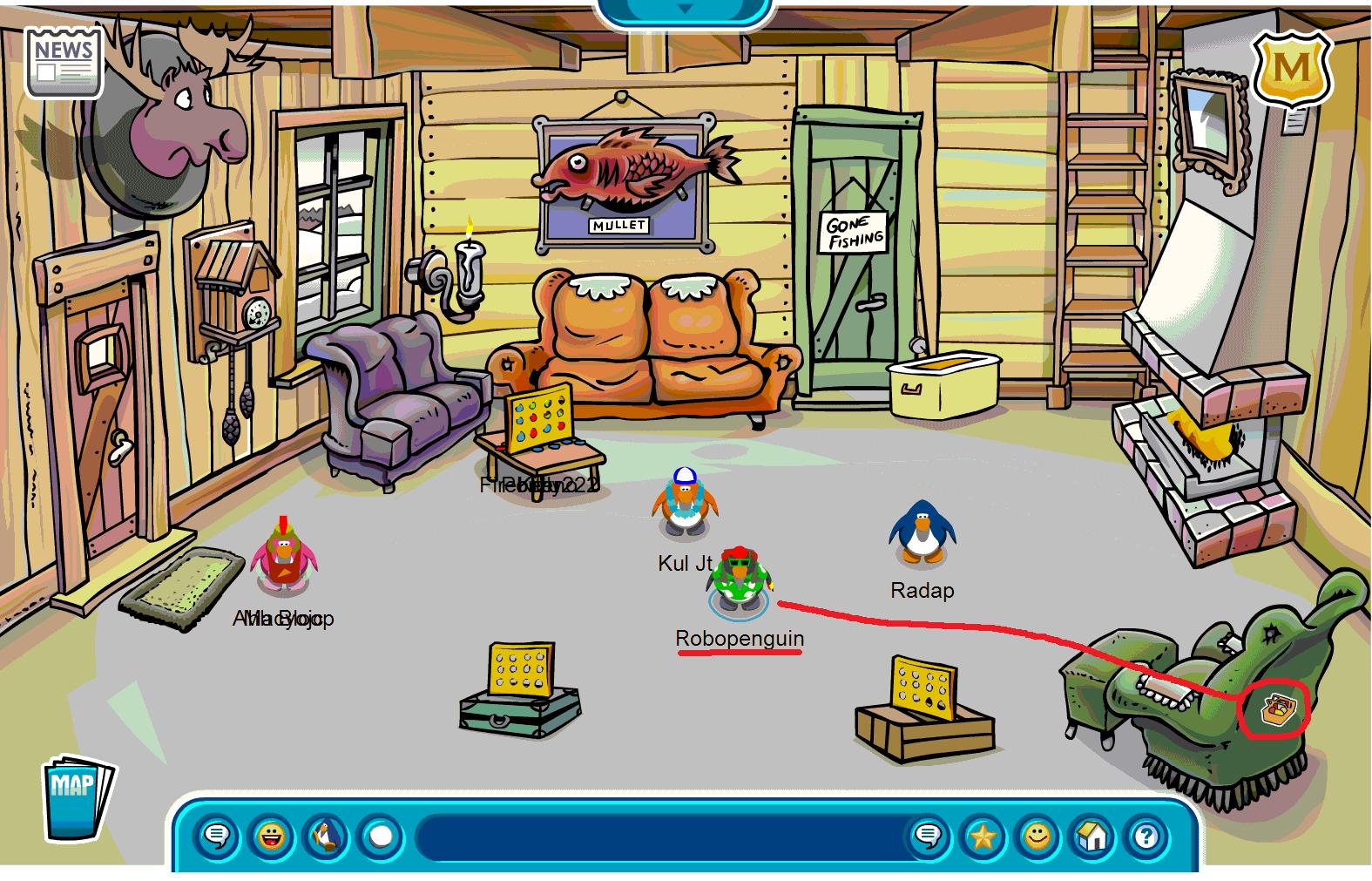Expand the dropdown tab at top center
Viewport: 1372px width, 881px height.
[685, 9]
